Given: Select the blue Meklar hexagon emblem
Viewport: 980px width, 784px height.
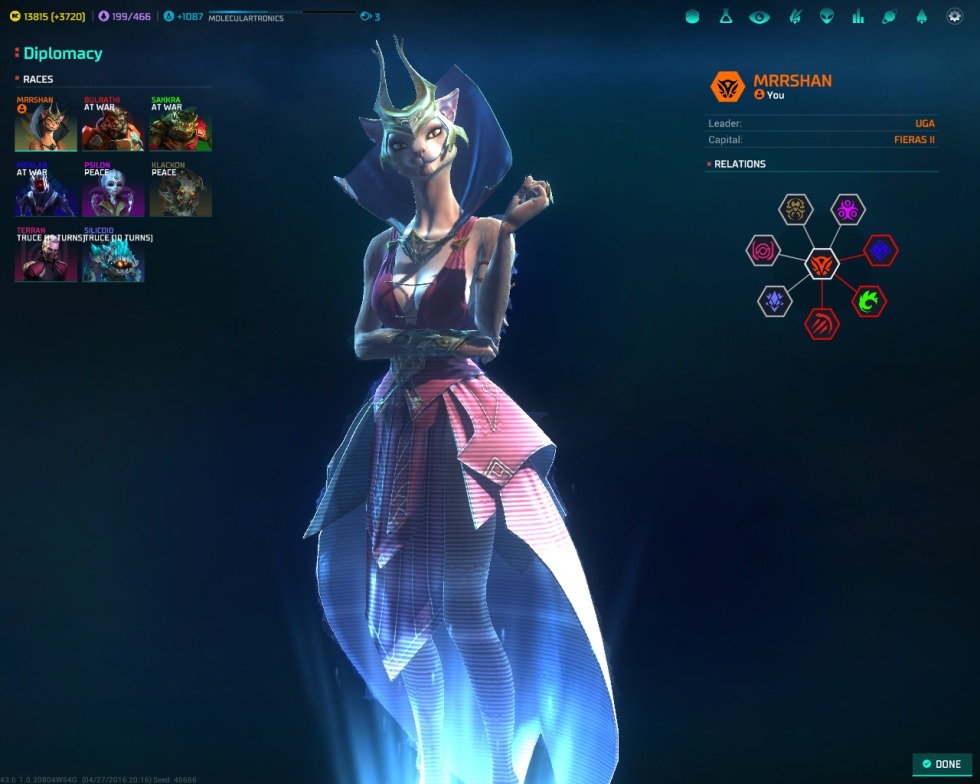Looking at the screenshot, I should (881, 251).
